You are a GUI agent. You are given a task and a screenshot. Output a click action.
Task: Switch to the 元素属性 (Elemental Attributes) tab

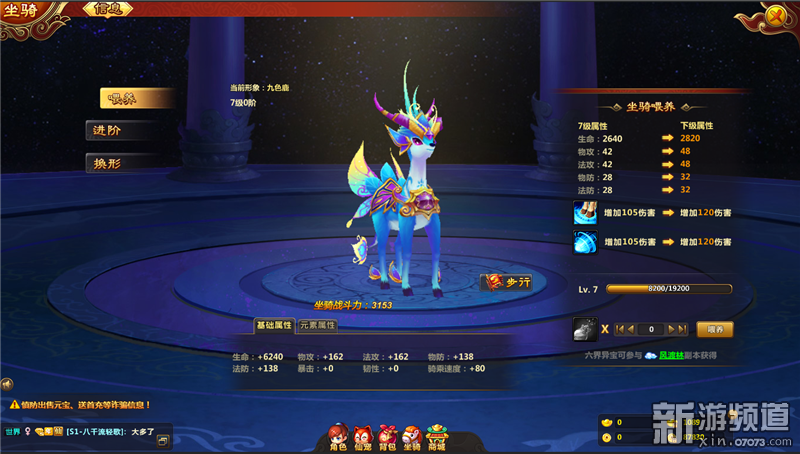[x=318, y=325]
